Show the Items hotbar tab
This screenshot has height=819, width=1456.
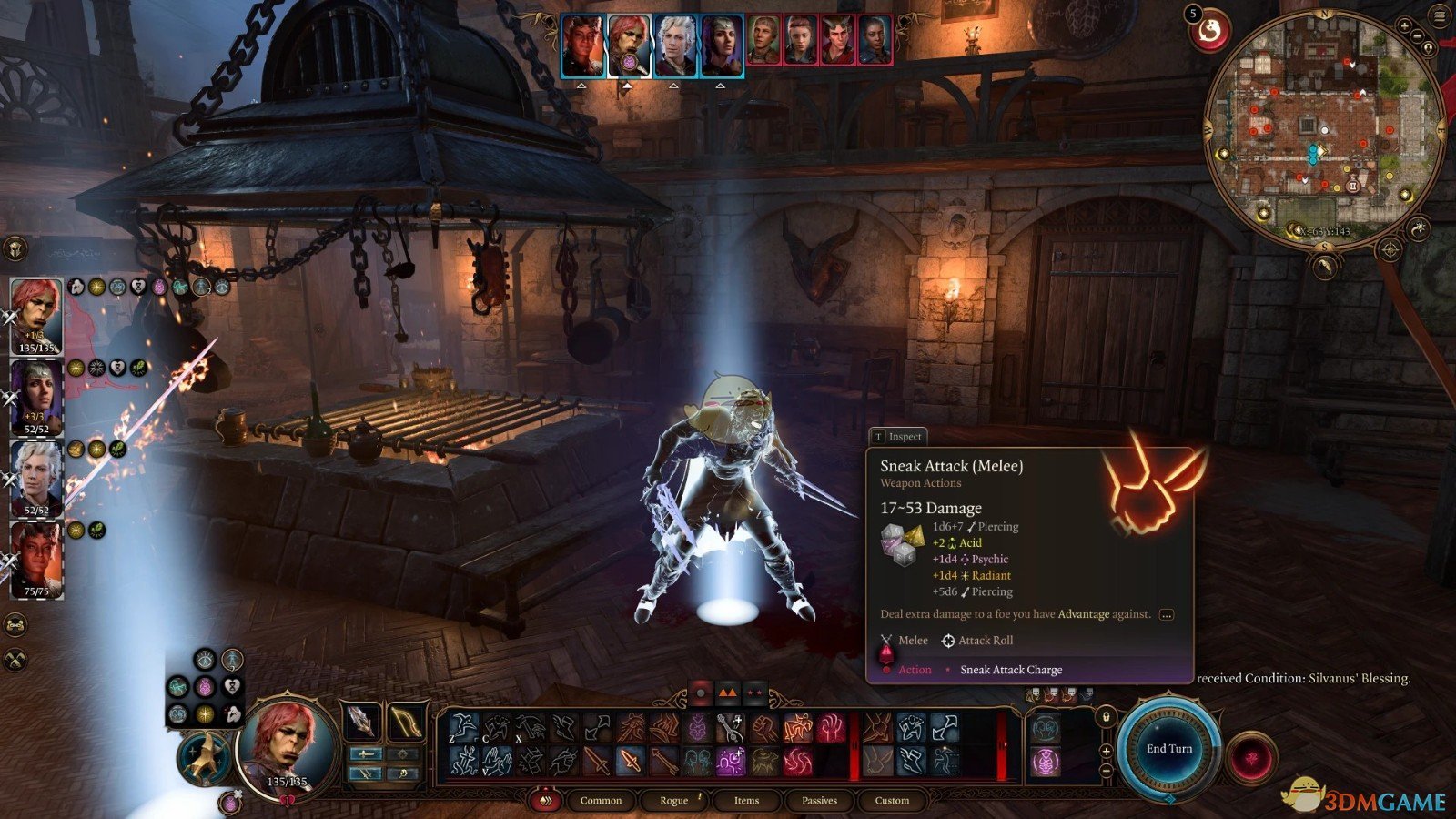pos(746,801)
